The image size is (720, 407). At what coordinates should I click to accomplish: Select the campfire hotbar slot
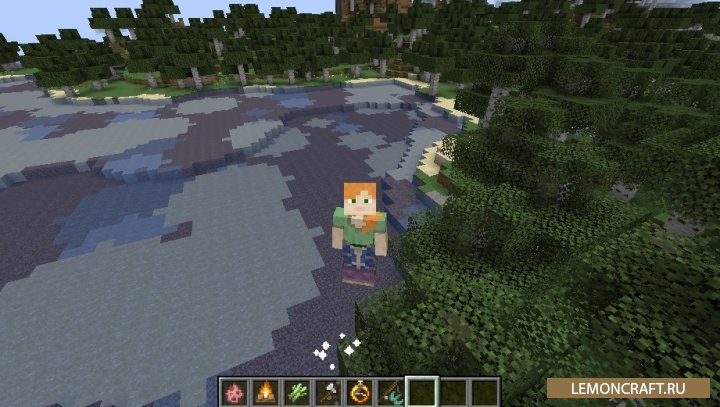point(268,391)
